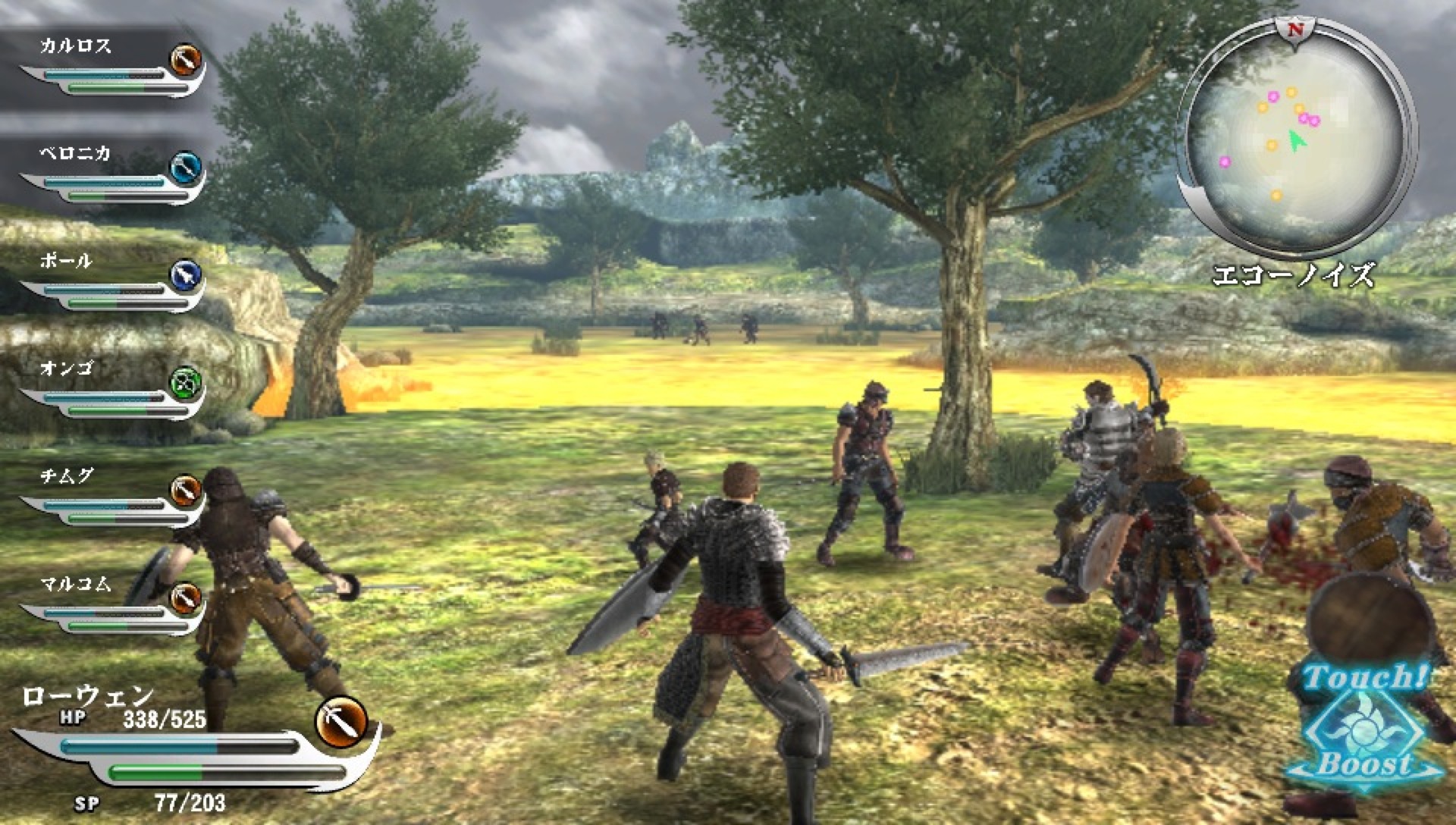
Task: Open the エコーノイズ area label
Action: coord(1298,277)
